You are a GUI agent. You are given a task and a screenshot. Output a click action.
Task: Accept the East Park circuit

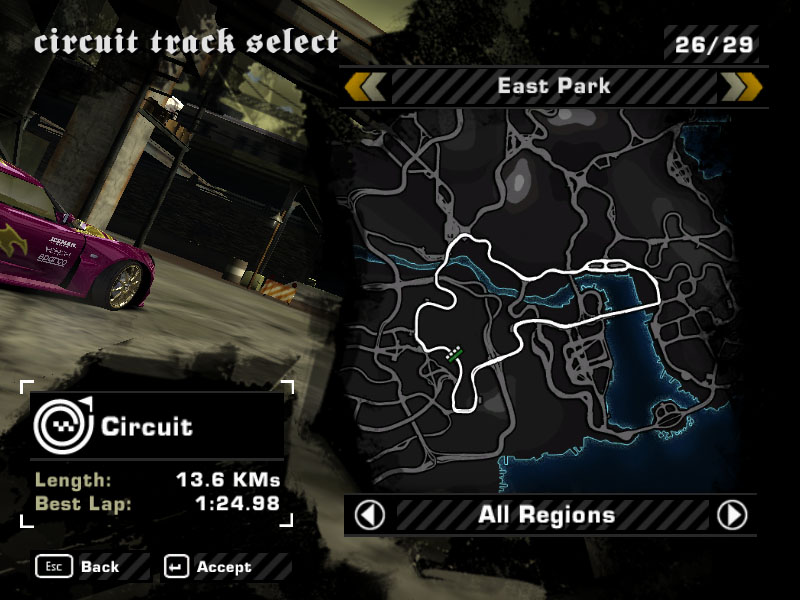coord(210,567)
